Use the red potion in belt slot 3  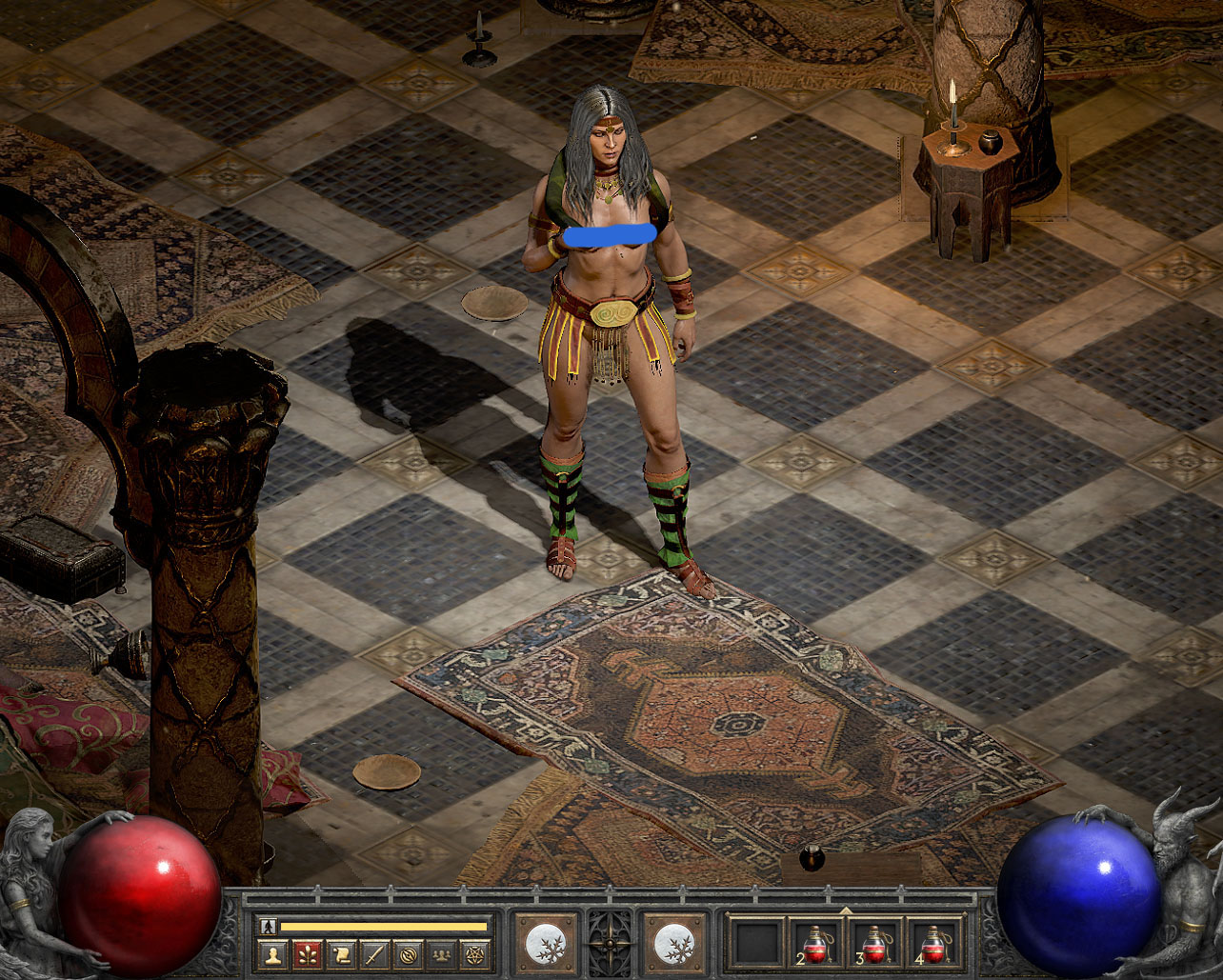click(x=875, y=944)
